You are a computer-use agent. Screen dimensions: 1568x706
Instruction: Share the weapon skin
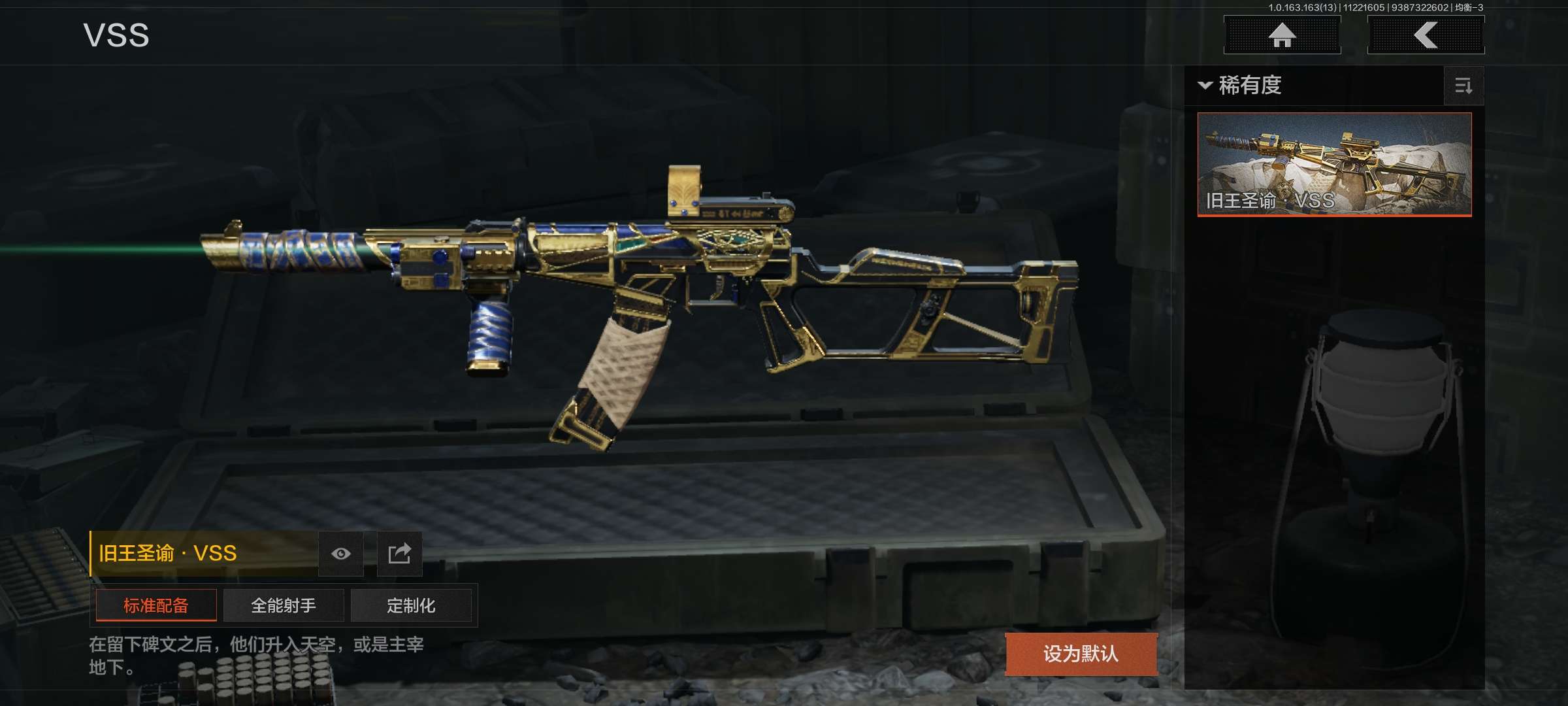pos(399,554)
